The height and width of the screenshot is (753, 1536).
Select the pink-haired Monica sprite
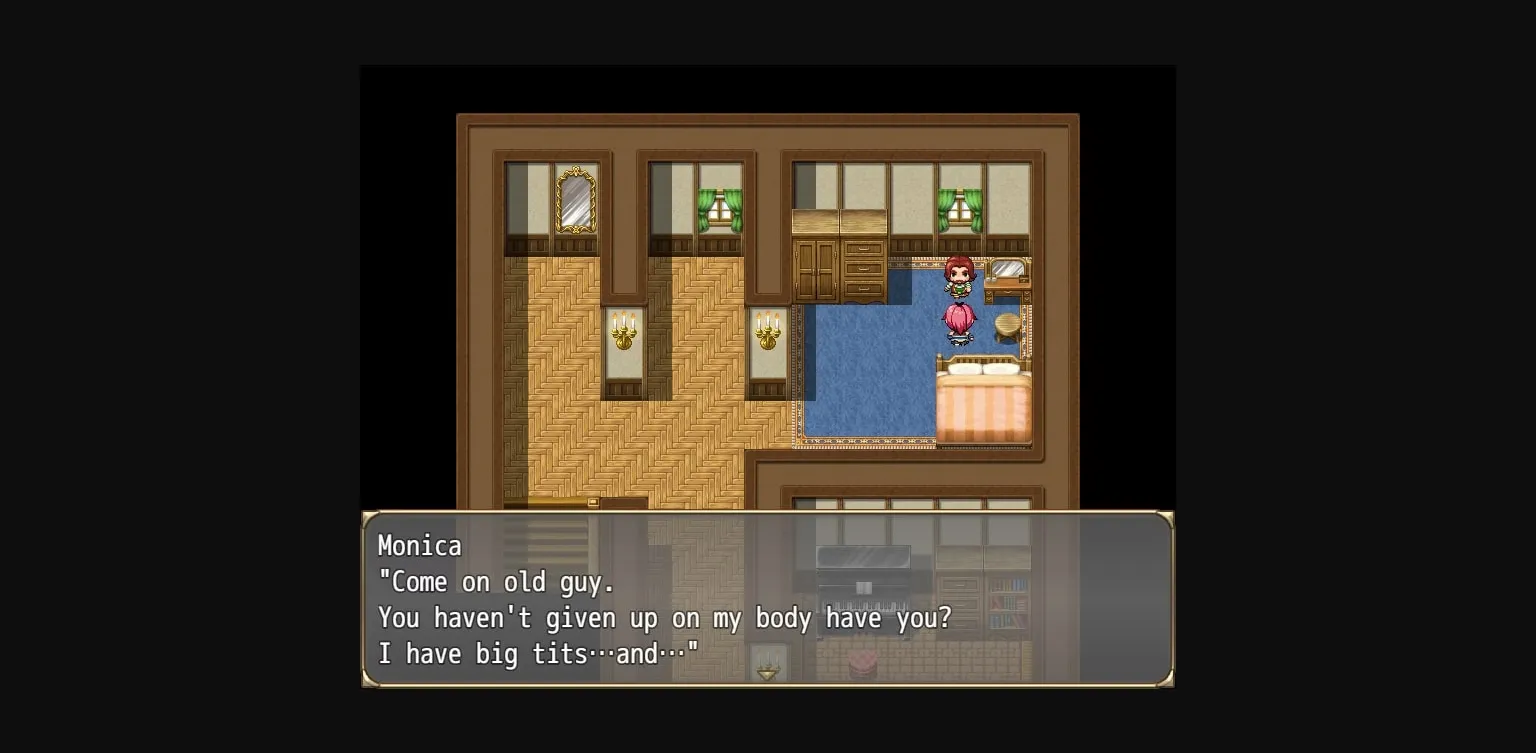click(x=957, y=320)
